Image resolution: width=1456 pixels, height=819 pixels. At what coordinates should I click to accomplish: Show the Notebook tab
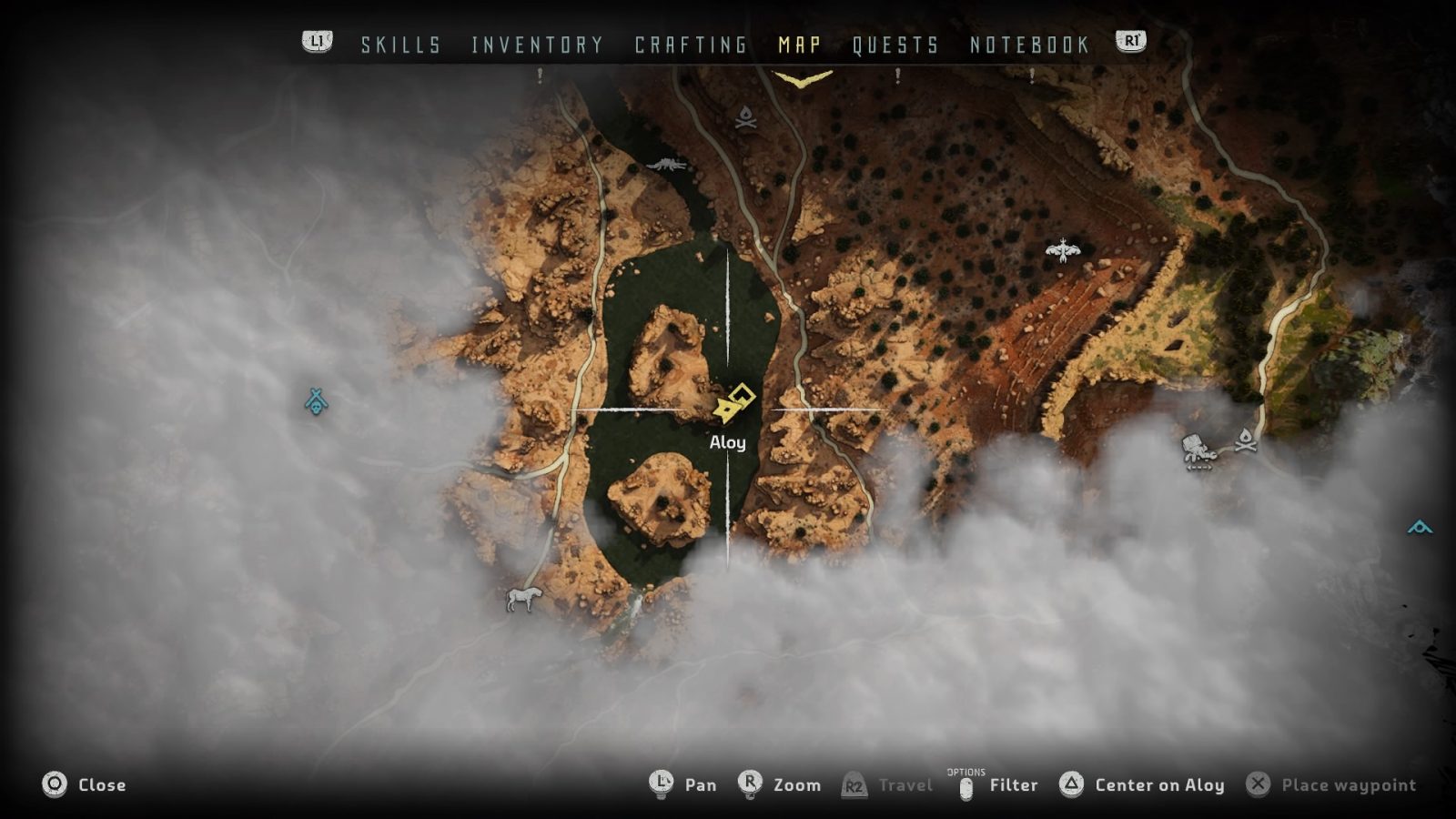point(1029,45)
